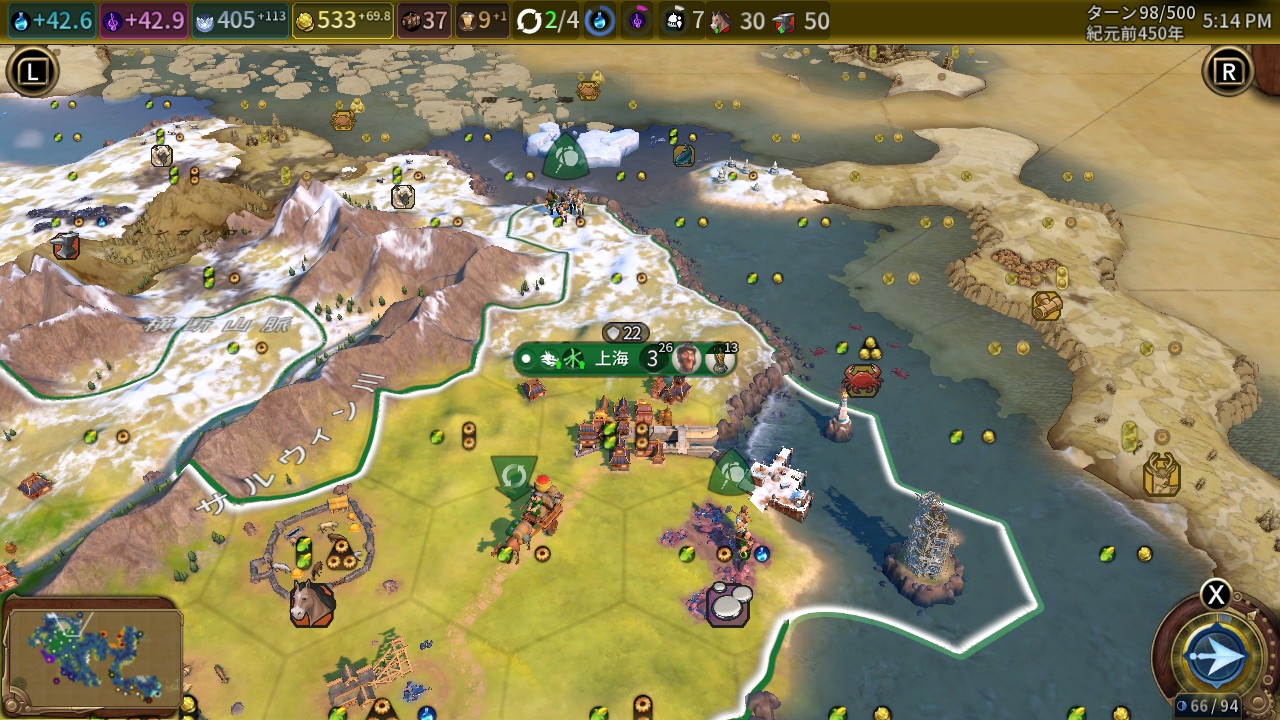Open the culture yield showing +42.9
Screen dimensions: 1280x720
(143, 21)
